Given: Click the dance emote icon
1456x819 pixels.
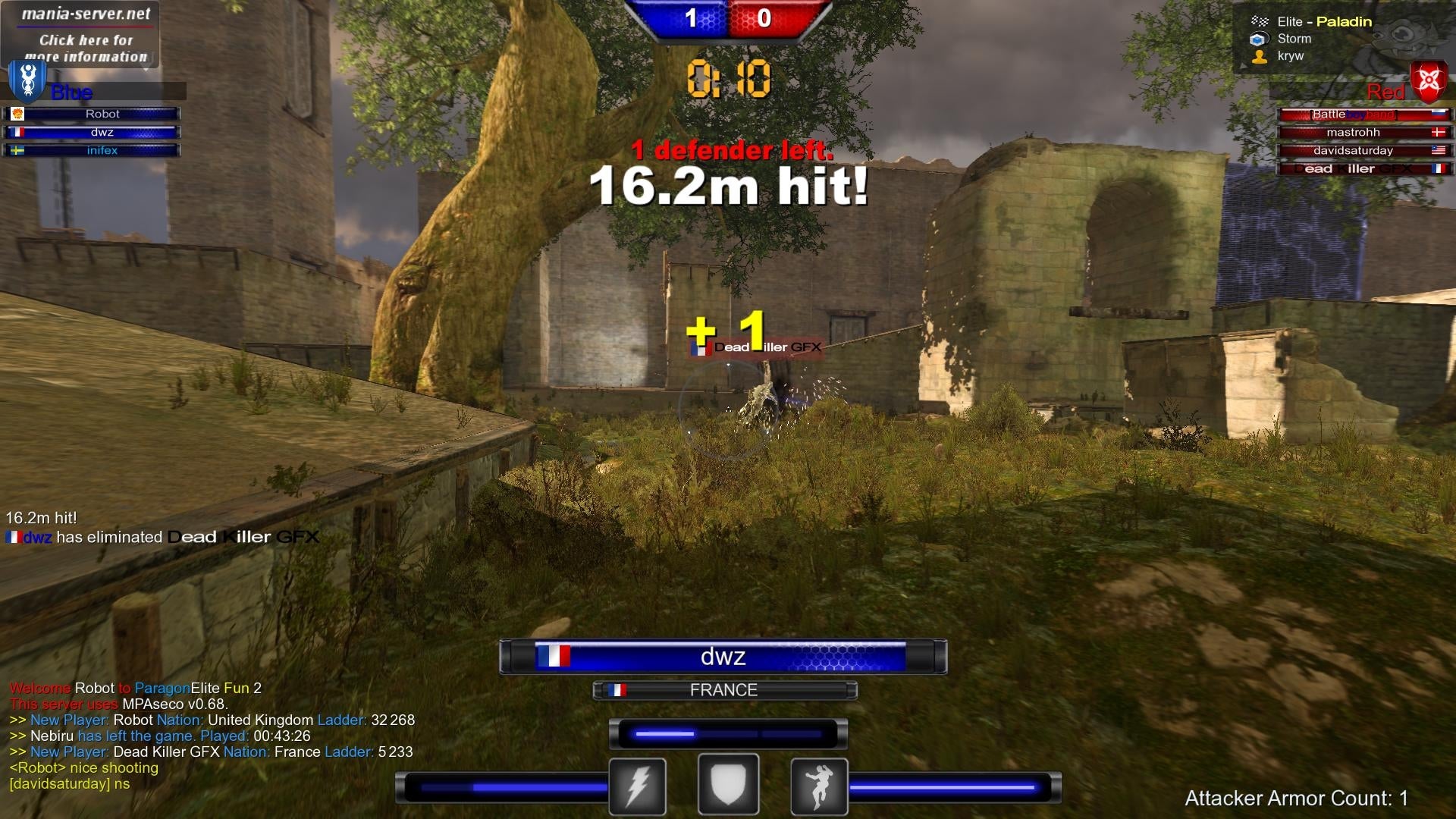Looking at the screenshot, I should 819,785.
